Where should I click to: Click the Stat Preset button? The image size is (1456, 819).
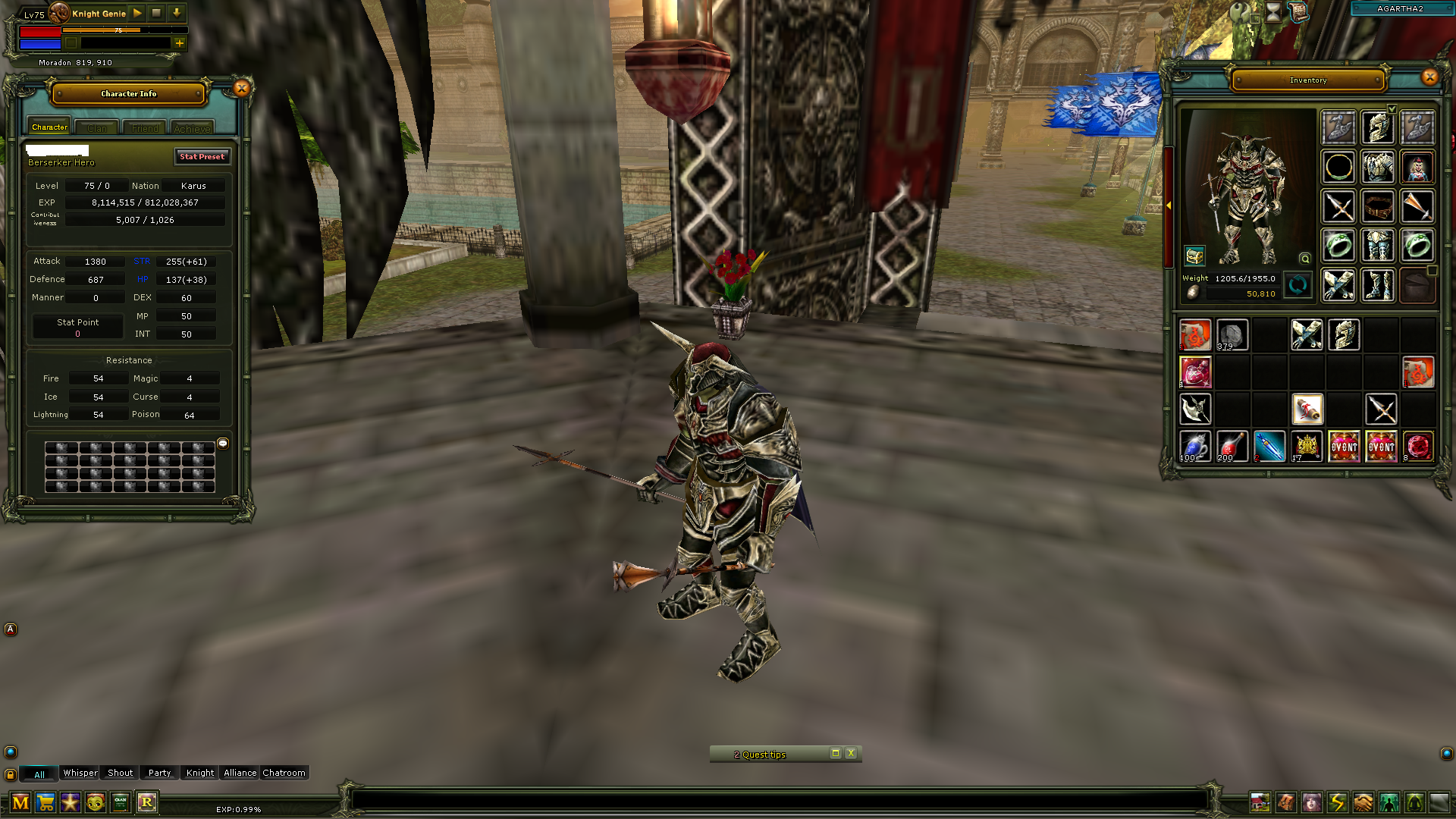point(202,157)
